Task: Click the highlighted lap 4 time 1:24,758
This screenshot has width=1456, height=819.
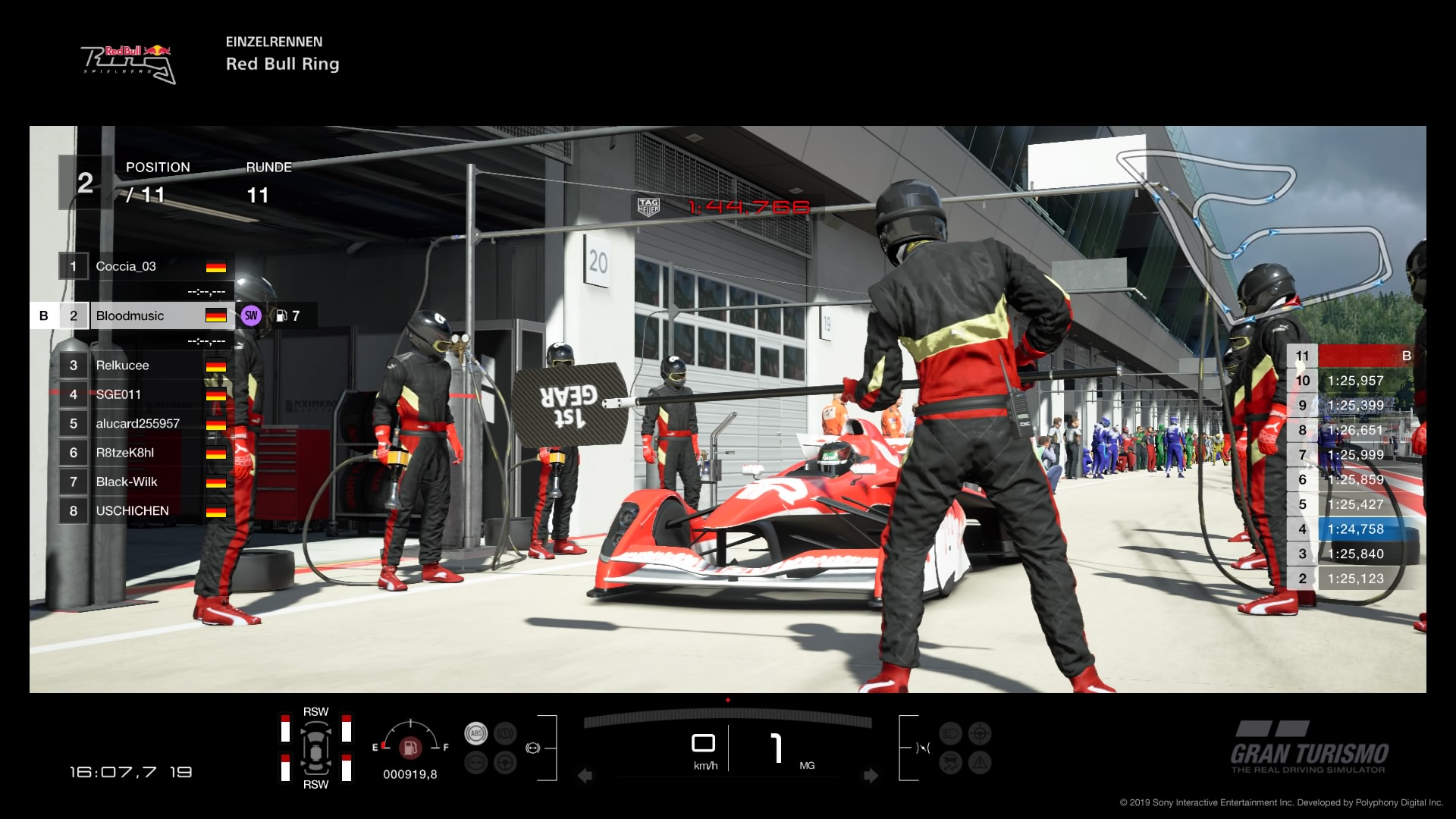Action: (x=1357, y=530)
